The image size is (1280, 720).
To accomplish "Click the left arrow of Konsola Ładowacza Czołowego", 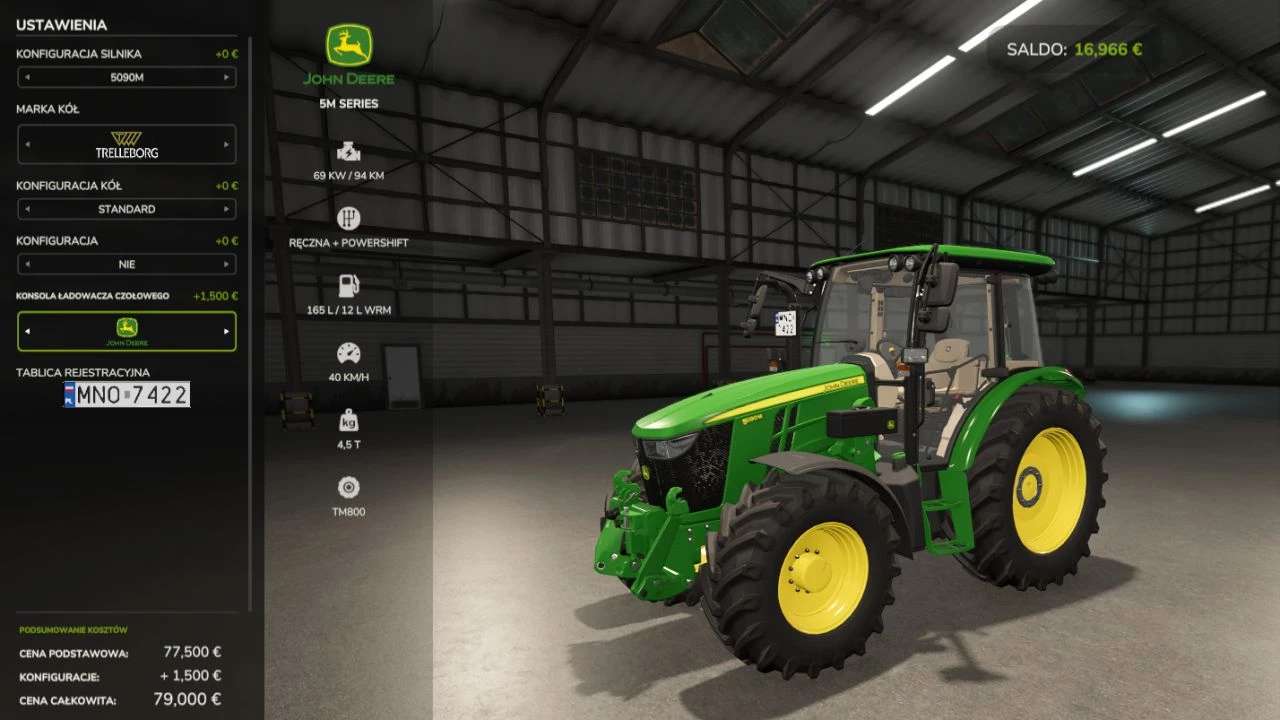I will coord(27,331).
